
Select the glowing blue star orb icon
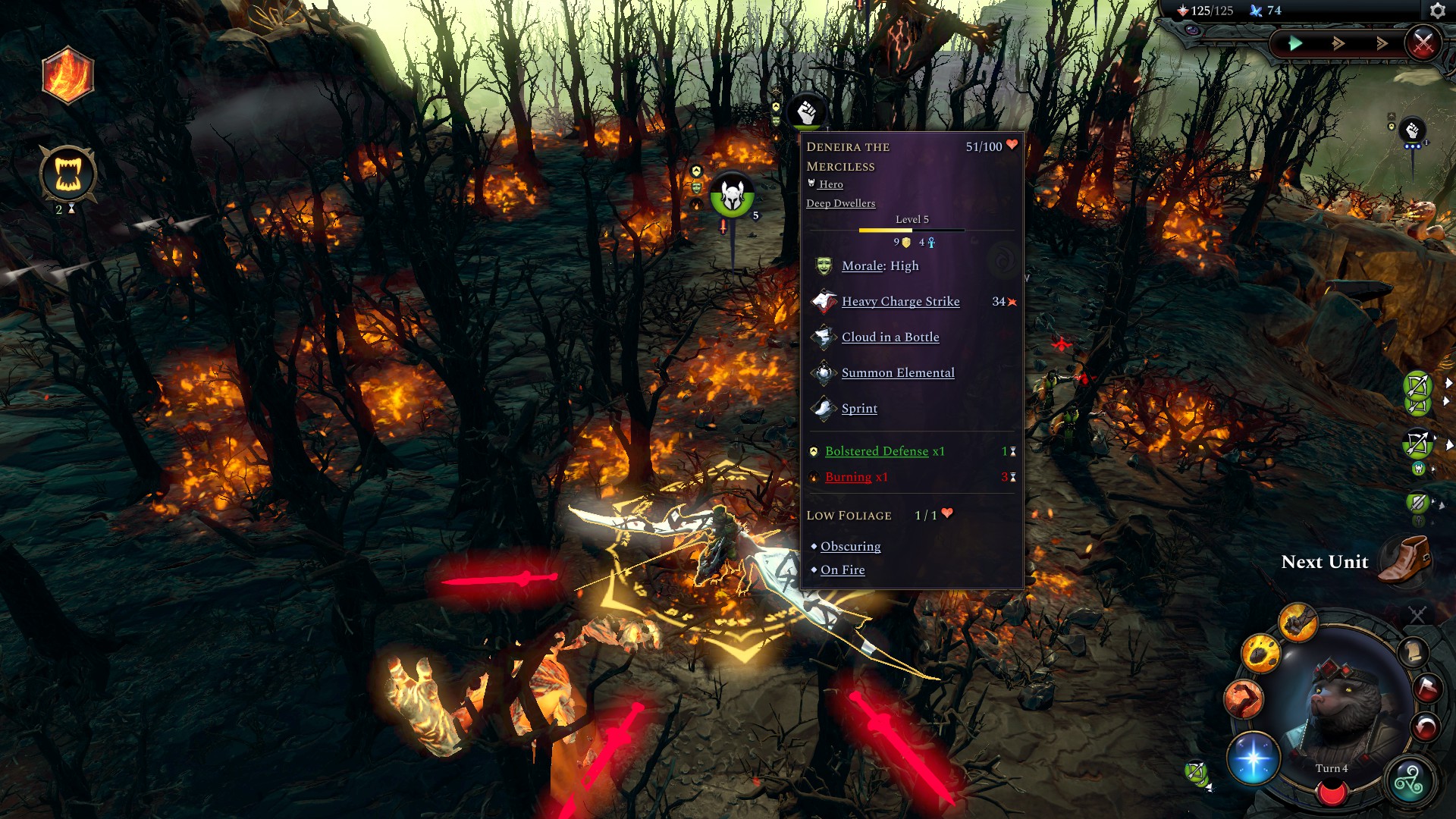pyautogui.click(x=1253, y=758)
